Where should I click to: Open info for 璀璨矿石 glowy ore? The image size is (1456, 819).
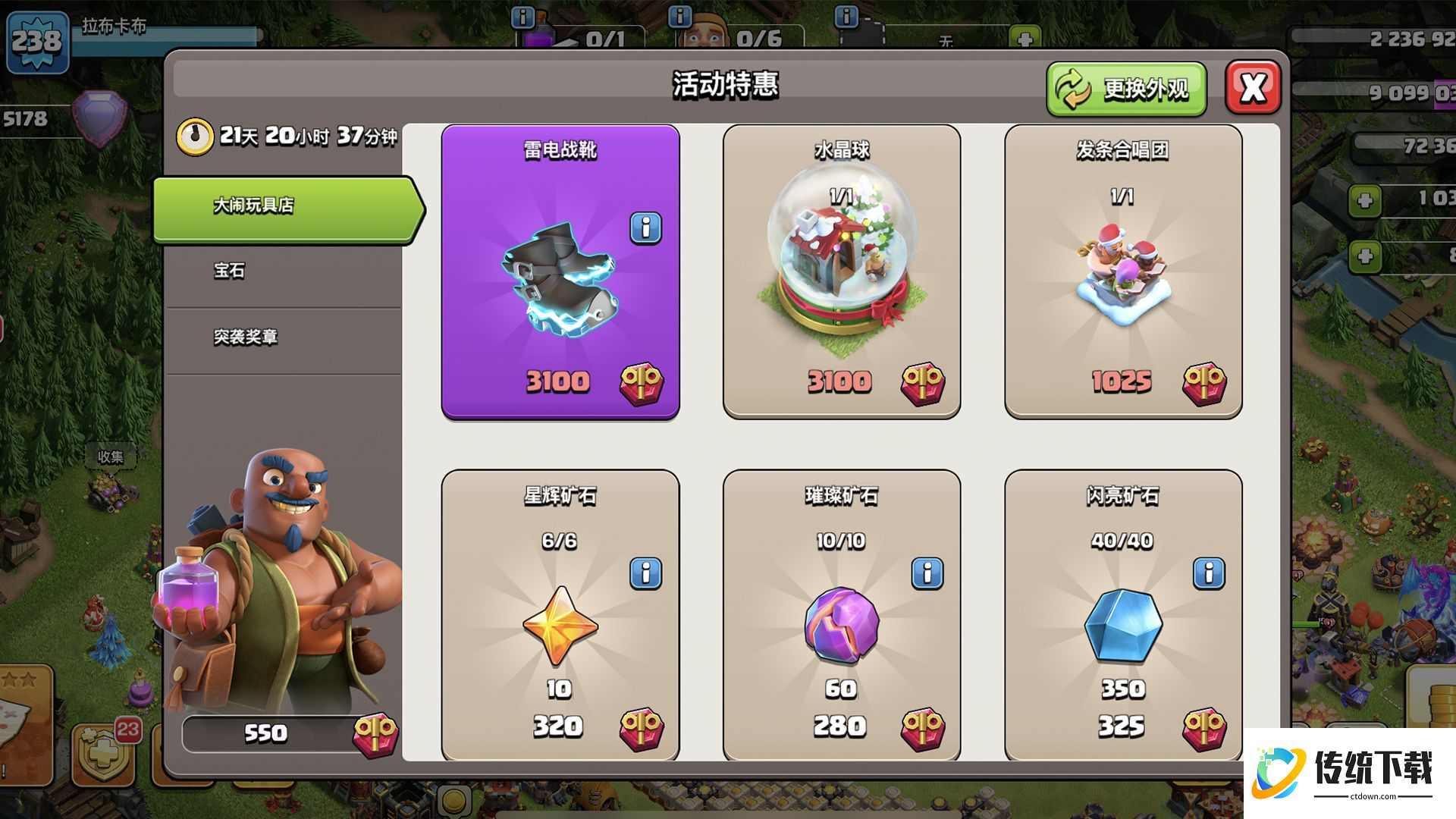[x=927, y=573]
